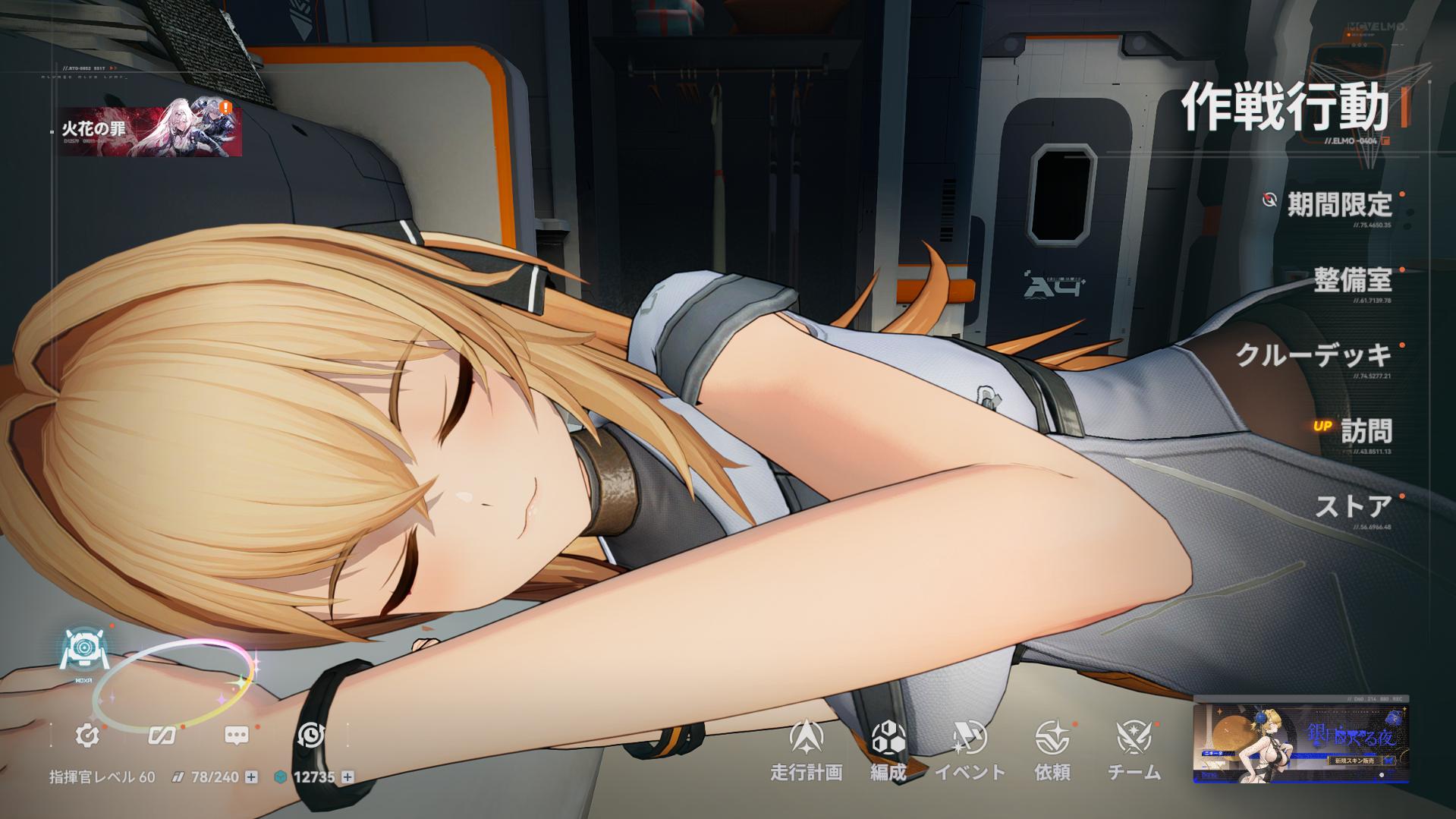Screen dimensions: 1456x819
Task: Select the 期間限定 limited-time entry
Action: pos(1339,204)
